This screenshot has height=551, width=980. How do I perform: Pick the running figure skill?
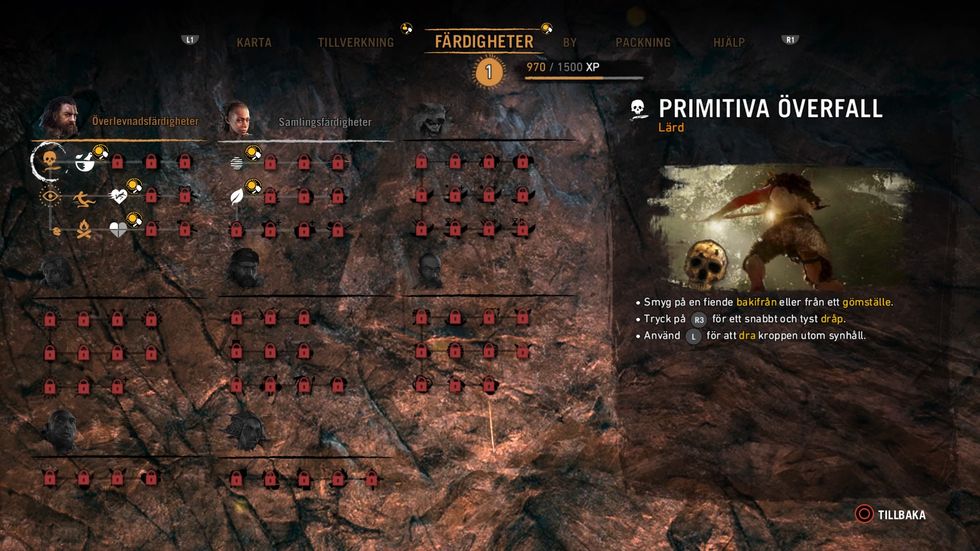[x=85, y=196]
